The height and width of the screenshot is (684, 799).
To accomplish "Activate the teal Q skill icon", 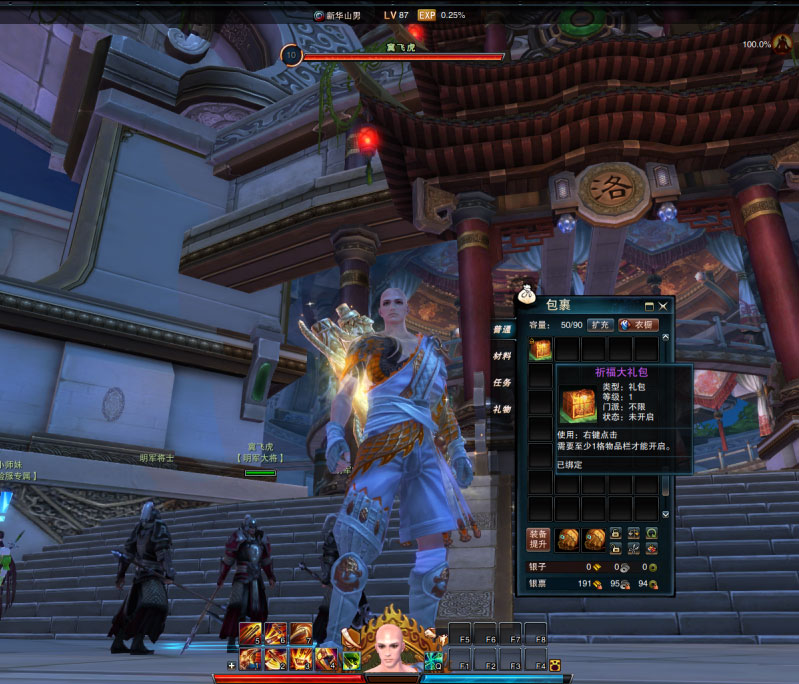I will [433, 660].
